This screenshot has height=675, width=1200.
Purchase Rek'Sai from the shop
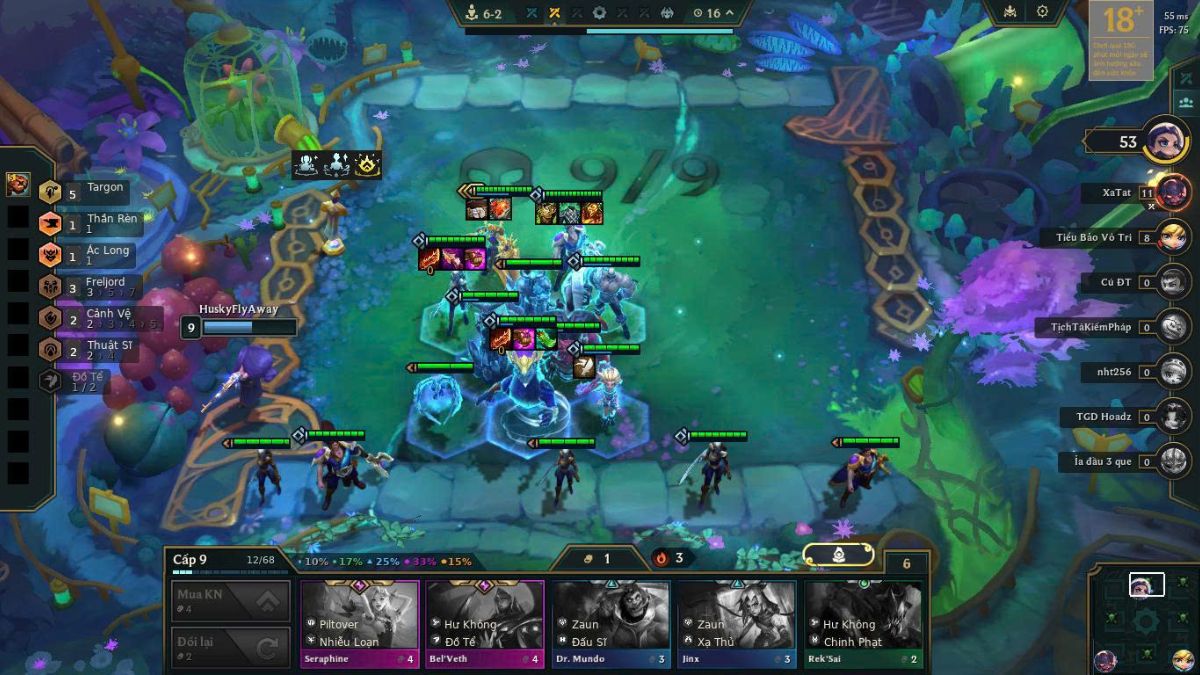(x=863, y=623)
